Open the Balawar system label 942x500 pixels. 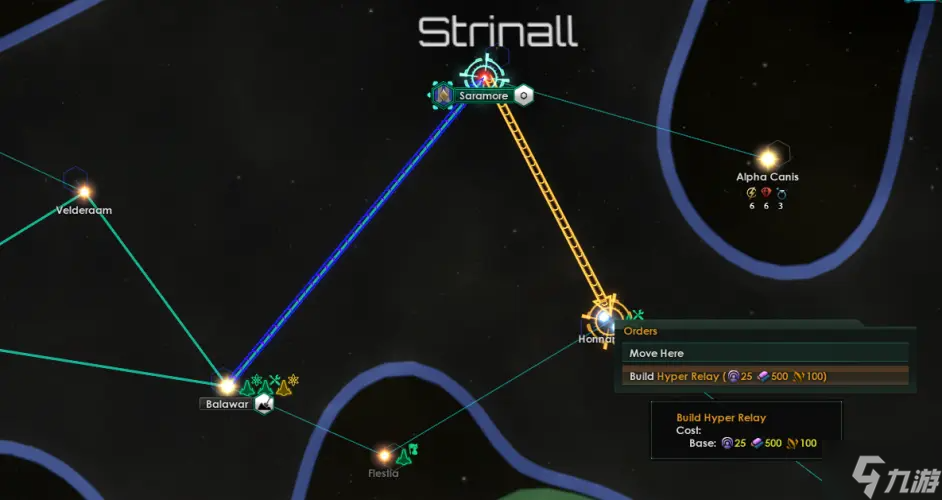(x=227, y=404)
